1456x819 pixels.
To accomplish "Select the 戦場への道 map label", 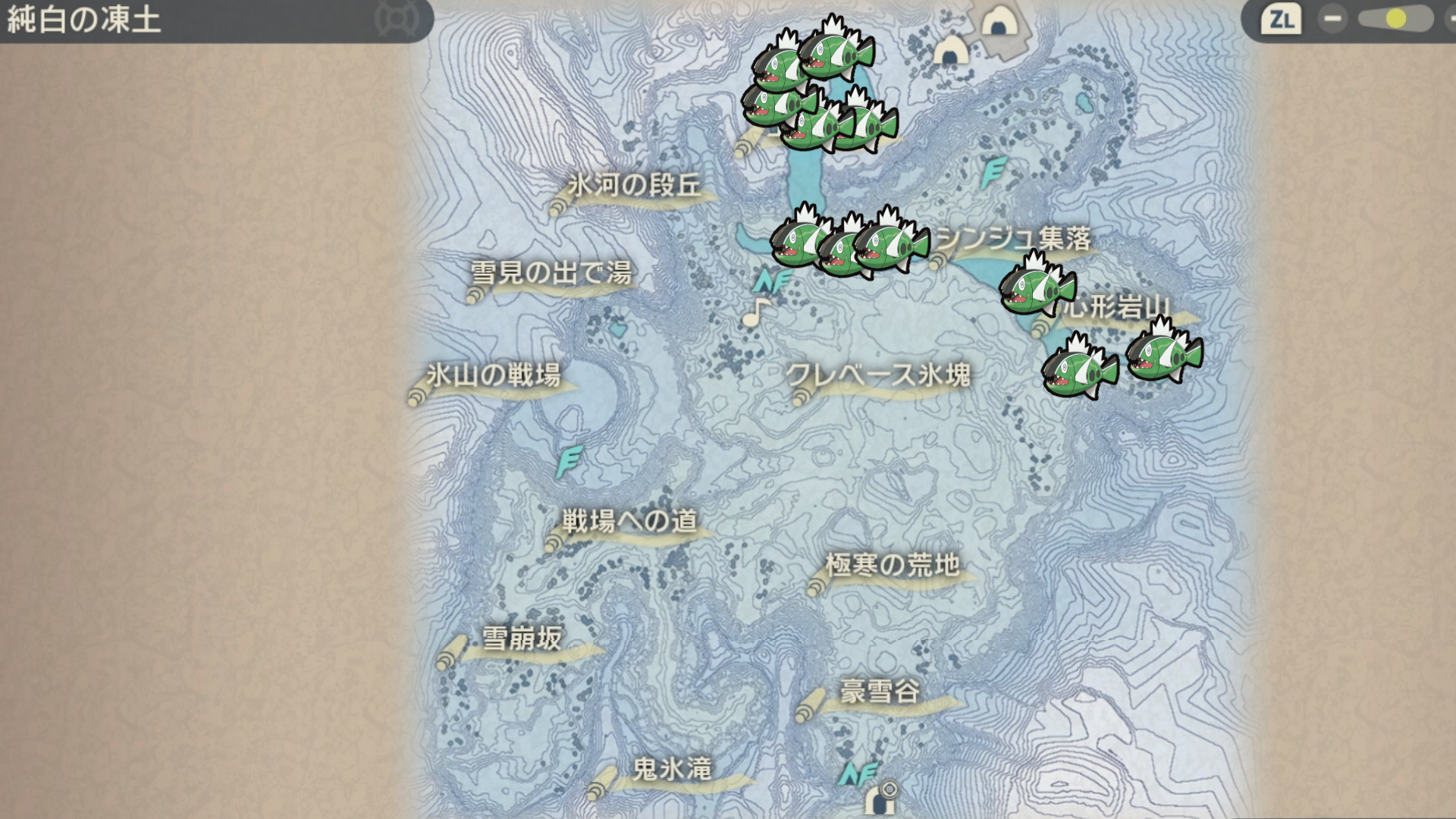I will pyautogui.click(x=629, y=521).
